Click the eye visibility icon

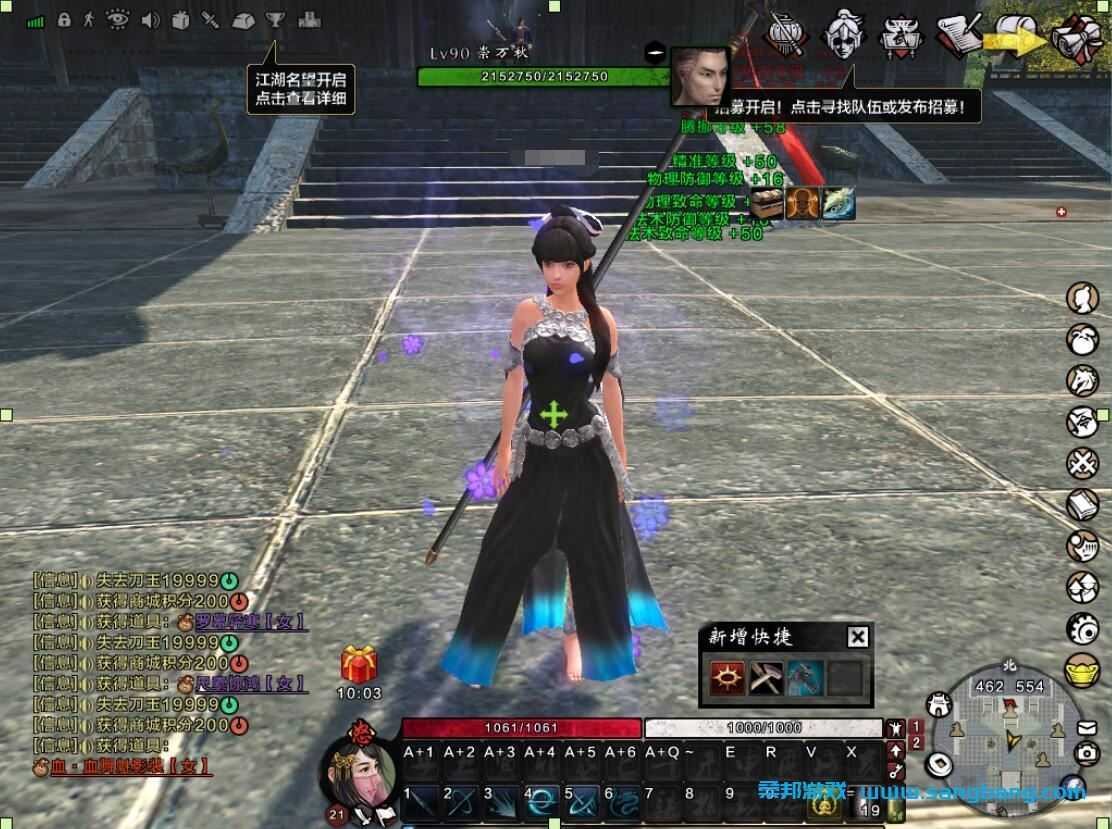tap(118, 19)
